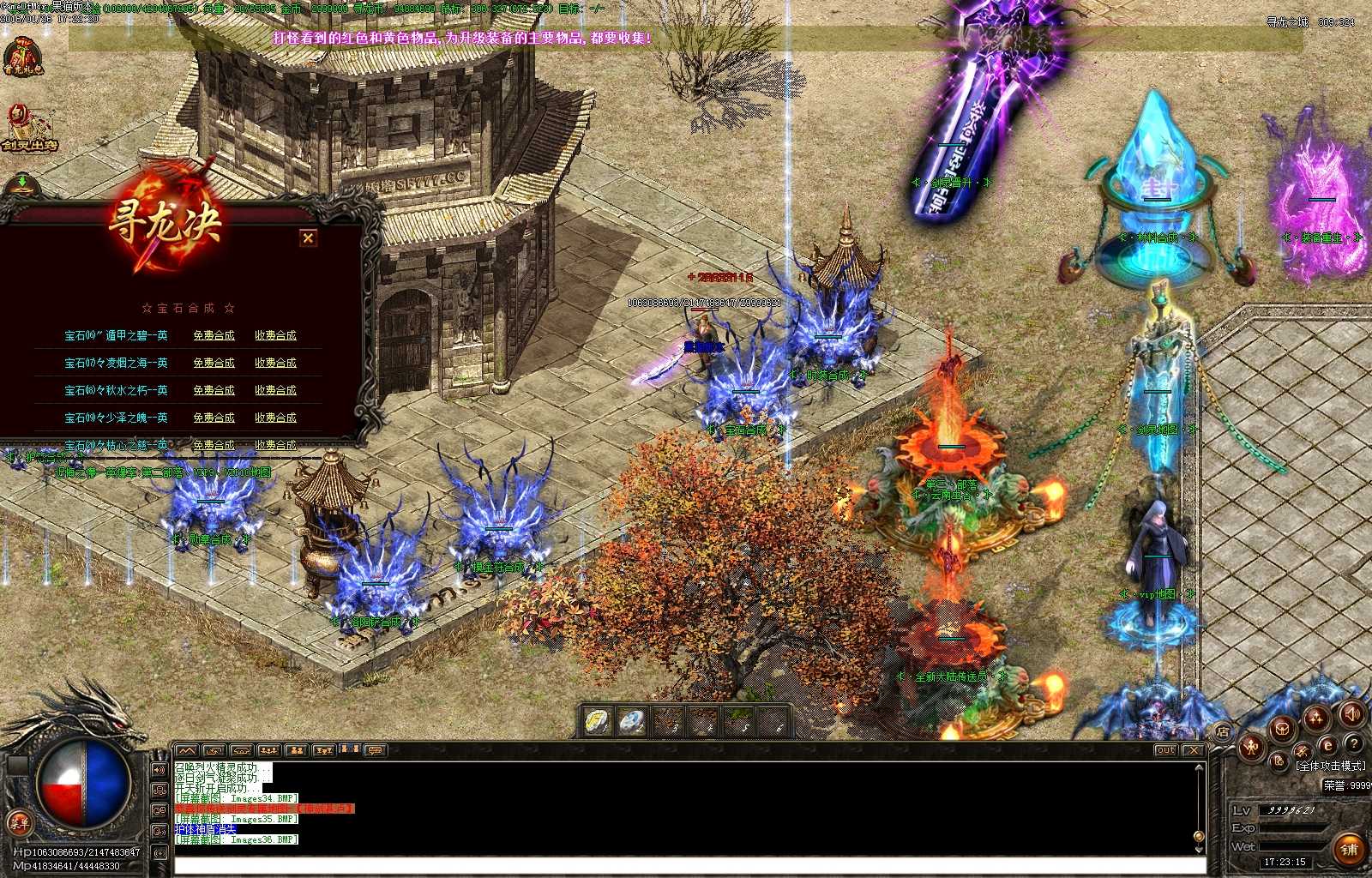
Task: Switch to the rightmost chat channel tab above chat
Action: [x=375, y=750]
